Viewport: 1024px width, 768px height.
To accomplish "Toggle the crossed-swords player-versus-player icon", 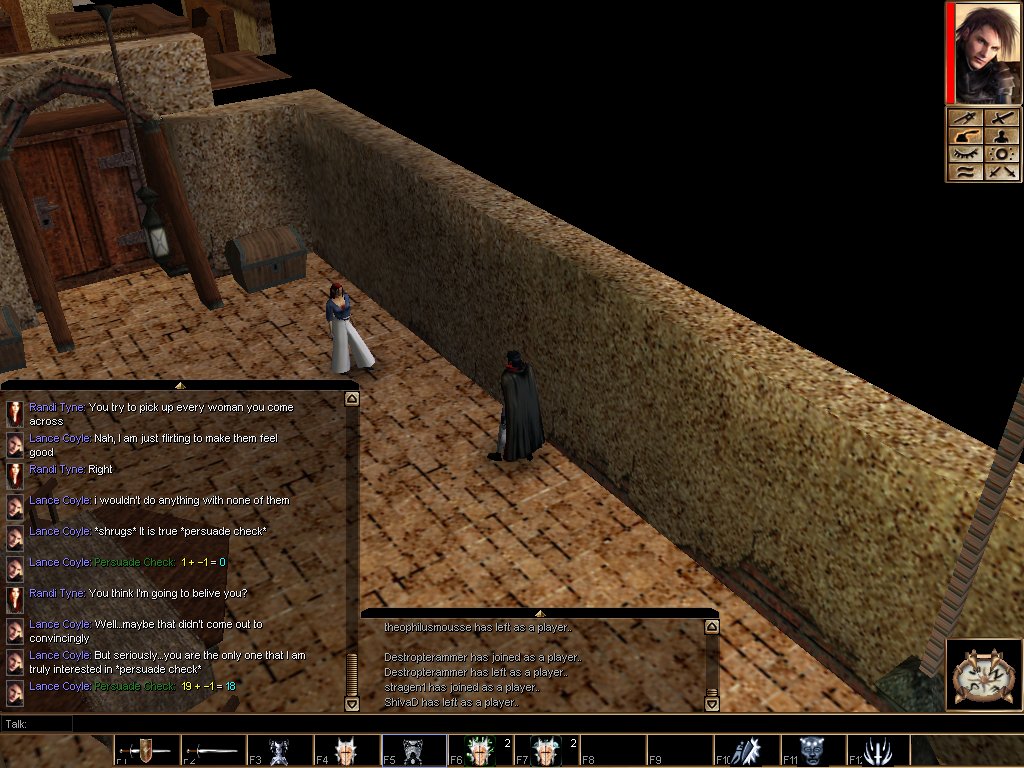I will pos(1002,172).
